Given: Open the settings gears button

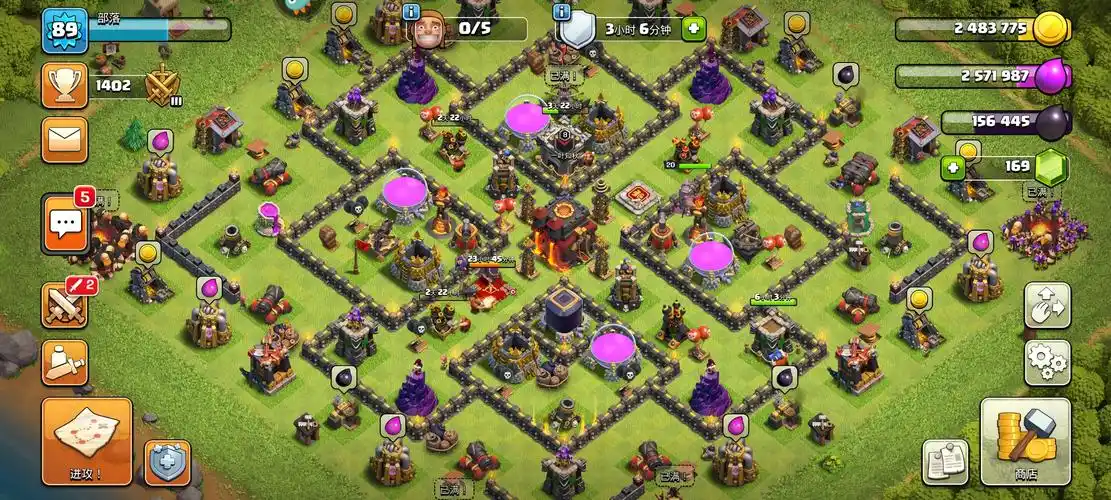Looking at the screenshot, I should tap(1047, 362).
